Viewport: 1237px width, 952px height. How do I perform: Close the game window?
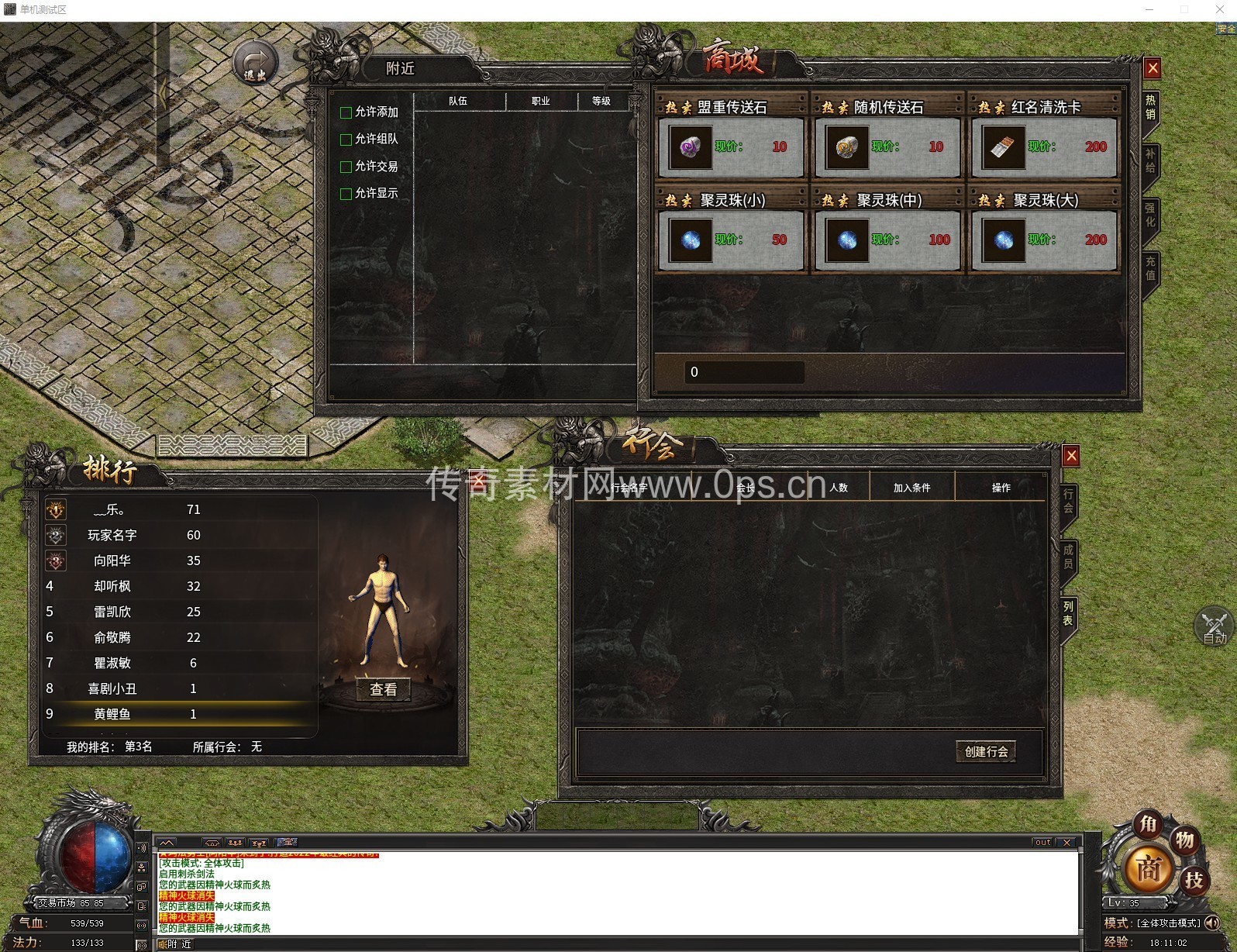point(1220,9)
